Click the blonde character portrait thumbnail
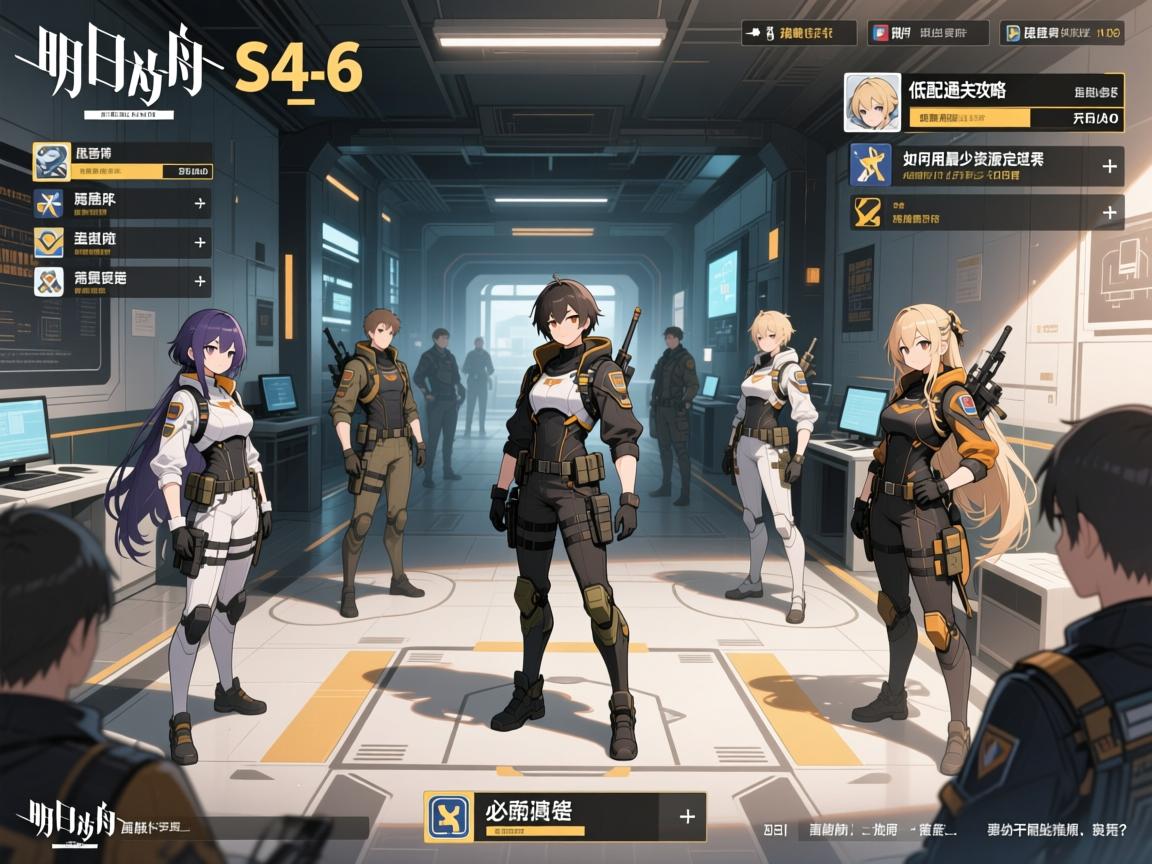This screenshot has height=864, width=1152. click(869, 102)
